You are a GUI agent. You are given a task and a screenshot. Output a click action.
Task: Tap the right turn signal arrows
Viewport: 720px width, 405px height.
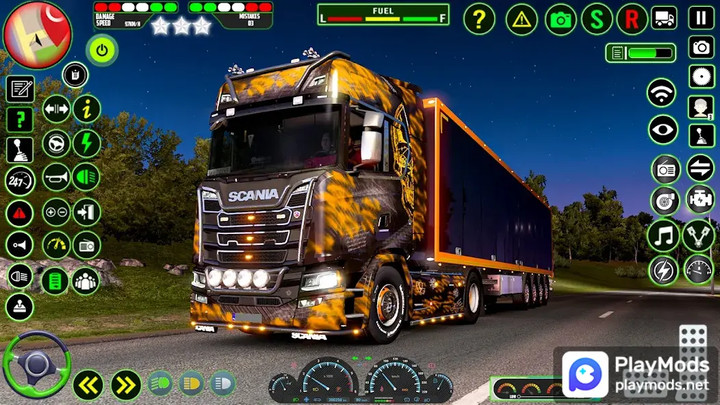coord(126,384)
